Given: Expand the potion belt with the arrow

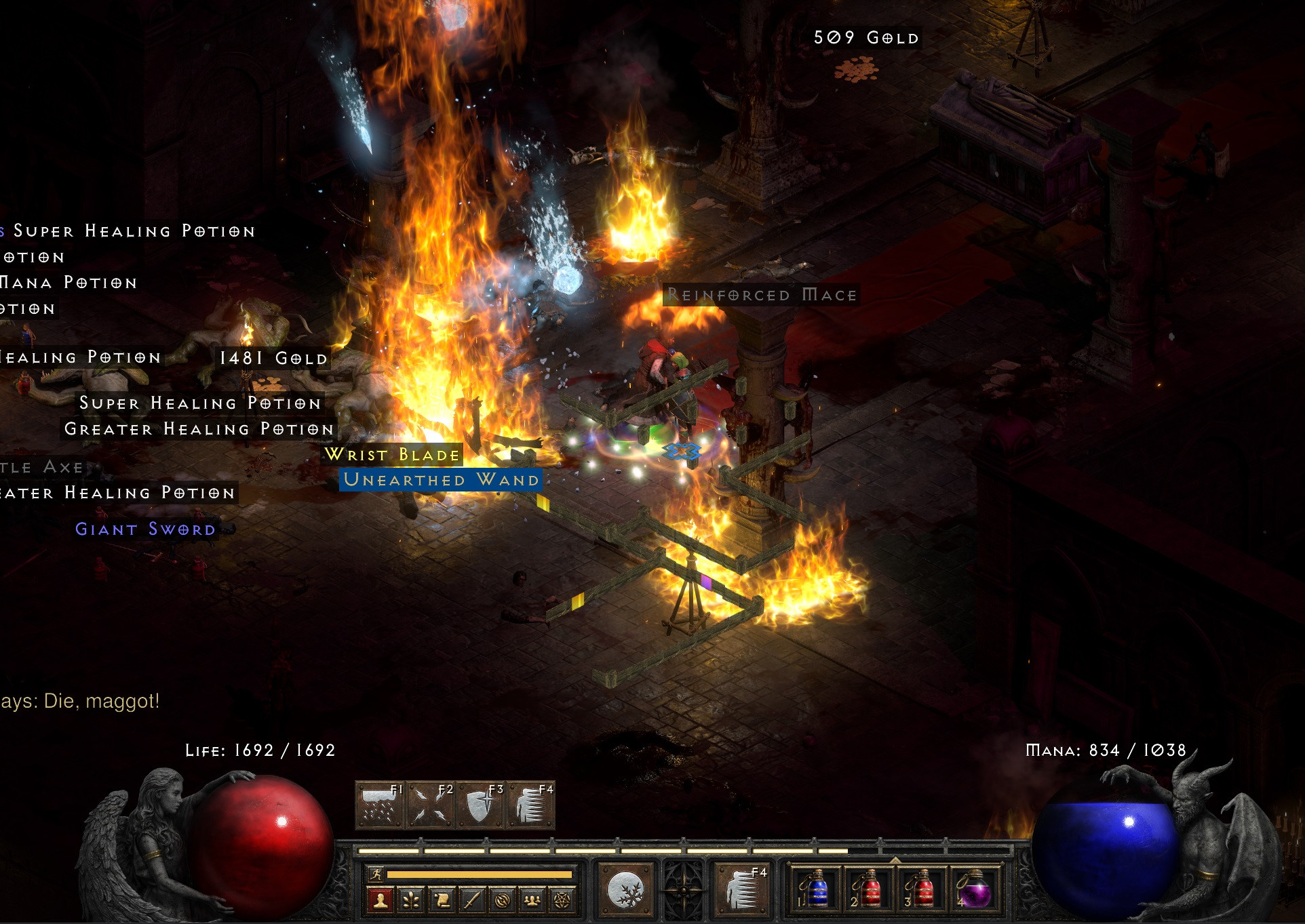Looking at the screenshot, I should click(895, 860).
